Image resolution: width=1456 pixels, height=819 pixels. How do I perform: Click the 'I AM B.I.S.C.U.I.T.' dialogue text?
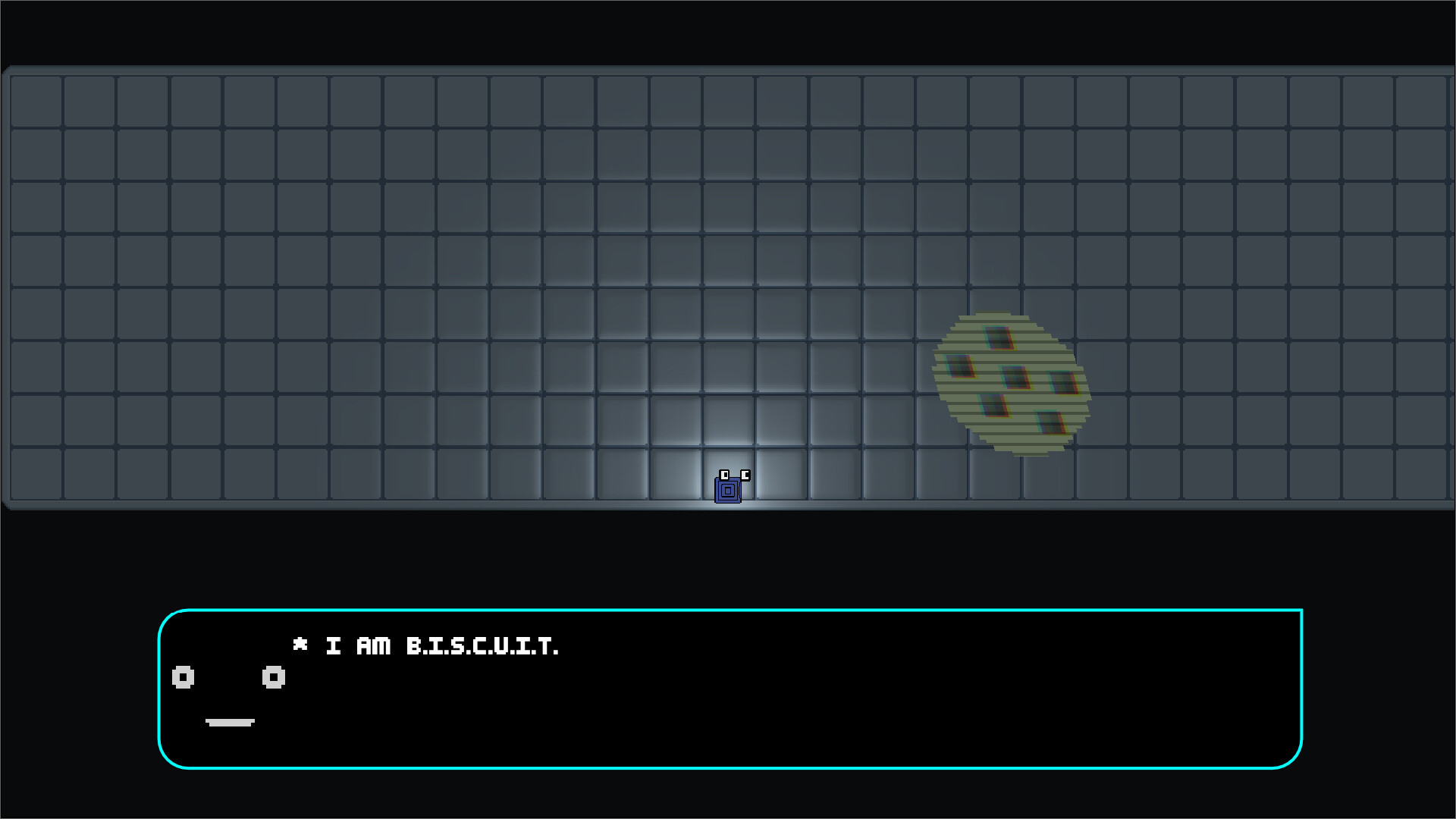coord(444,646)
